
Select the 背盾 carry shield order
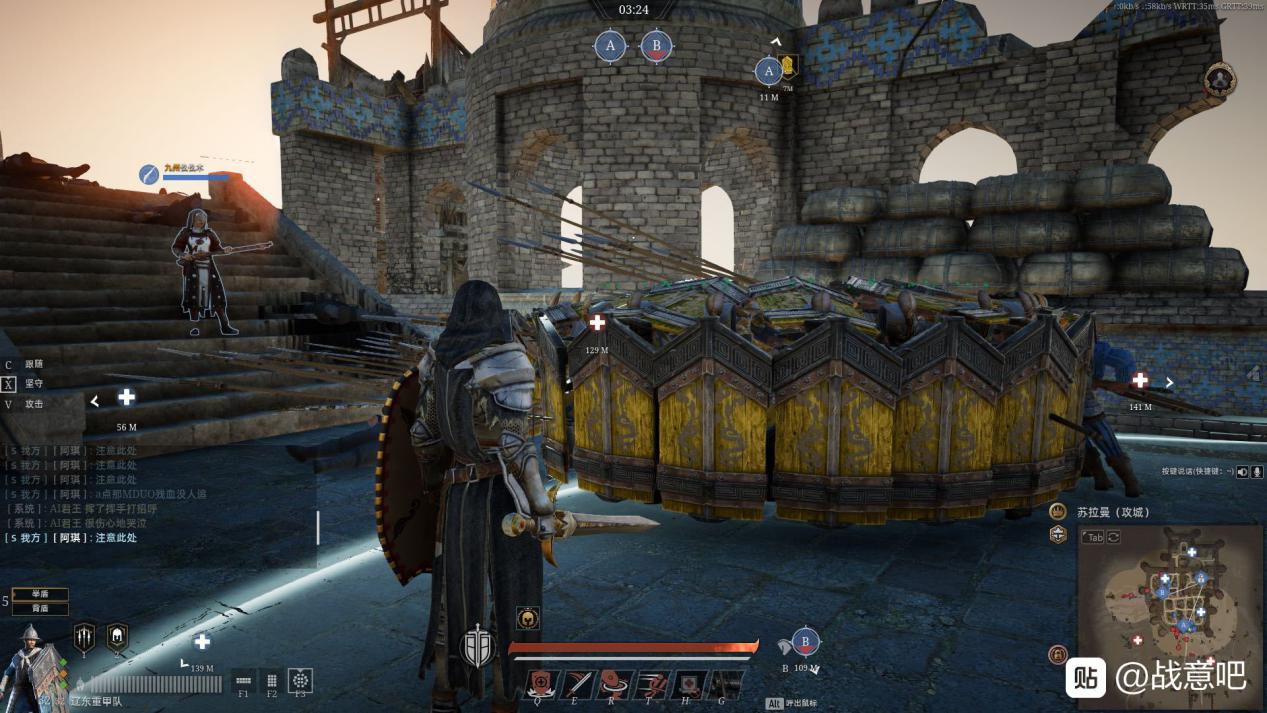tap(40, 608)
